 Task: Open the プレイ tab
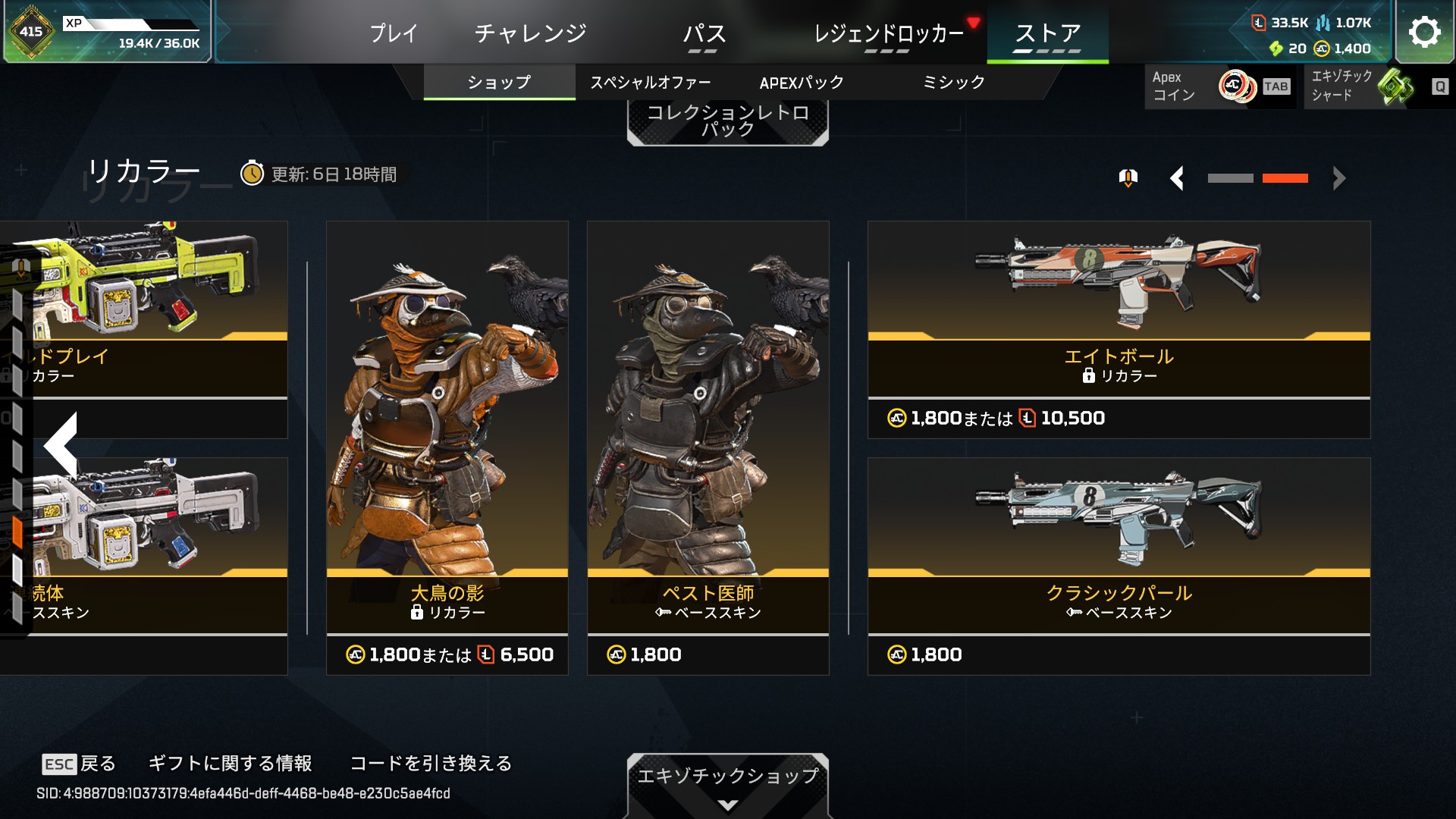point(394,33)
